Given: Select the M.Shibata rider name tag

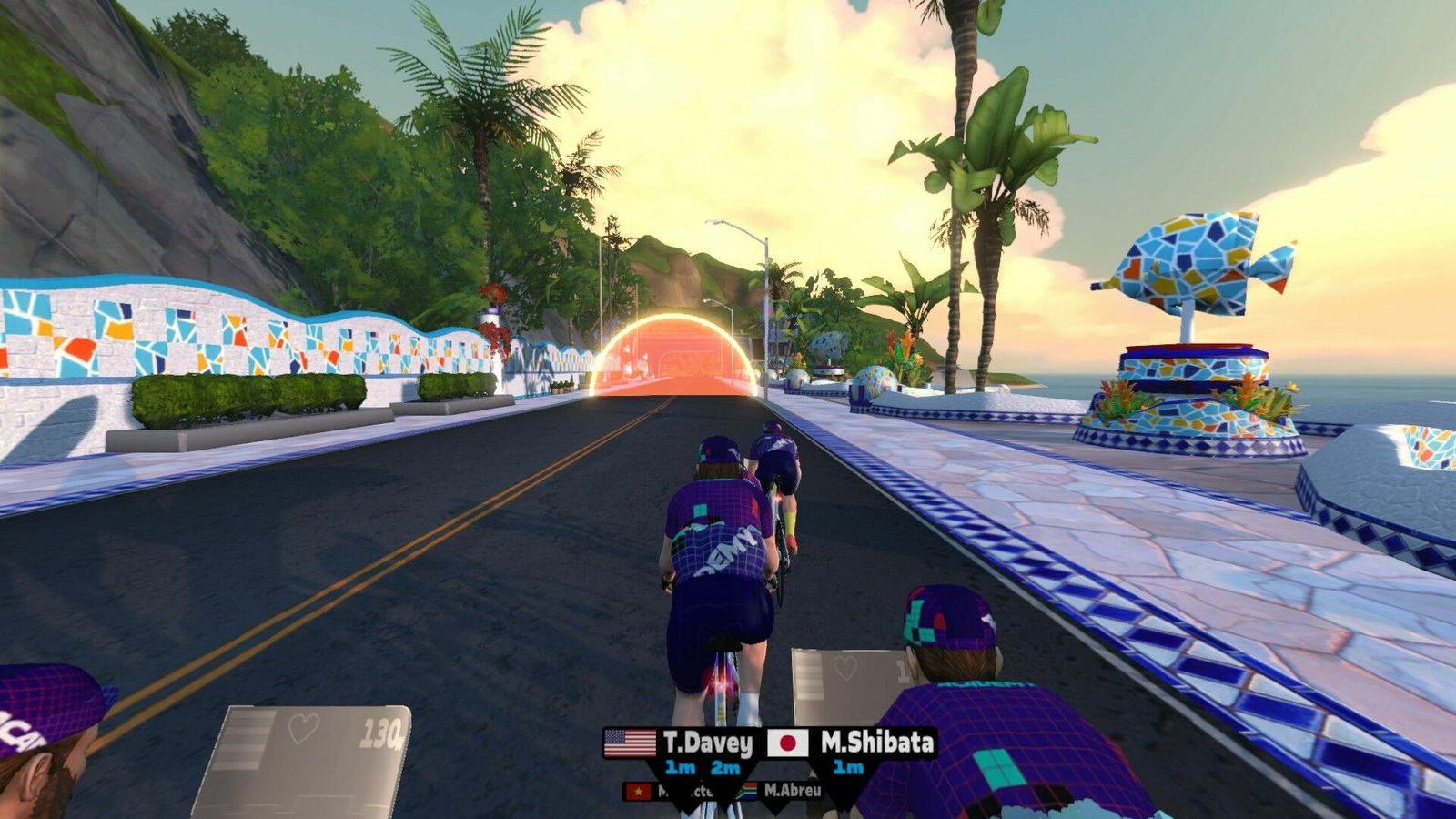Looking at the screenshot, I should point(876,743).
